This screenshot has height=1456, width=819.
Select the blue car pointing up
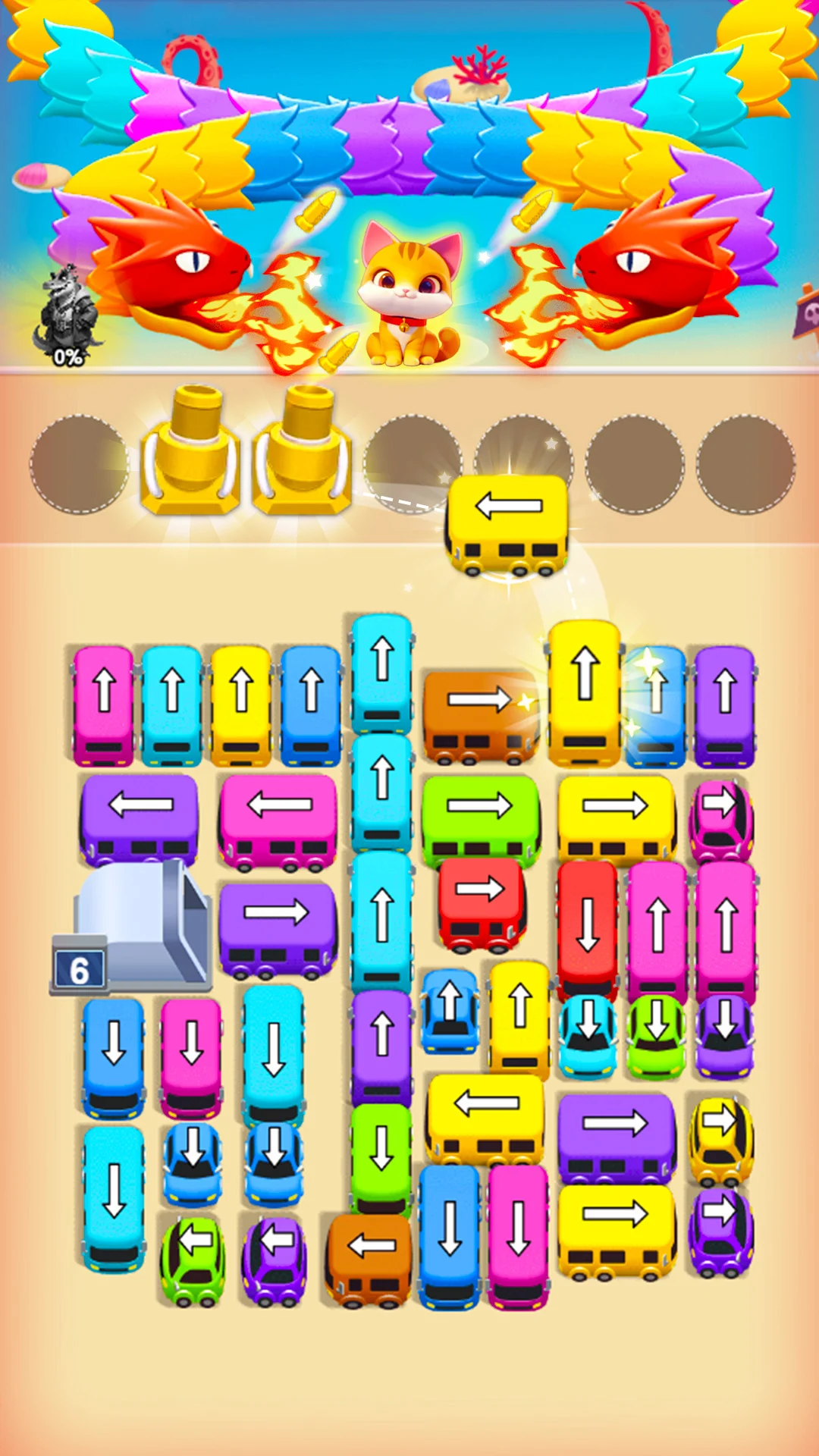[450, 1012]
